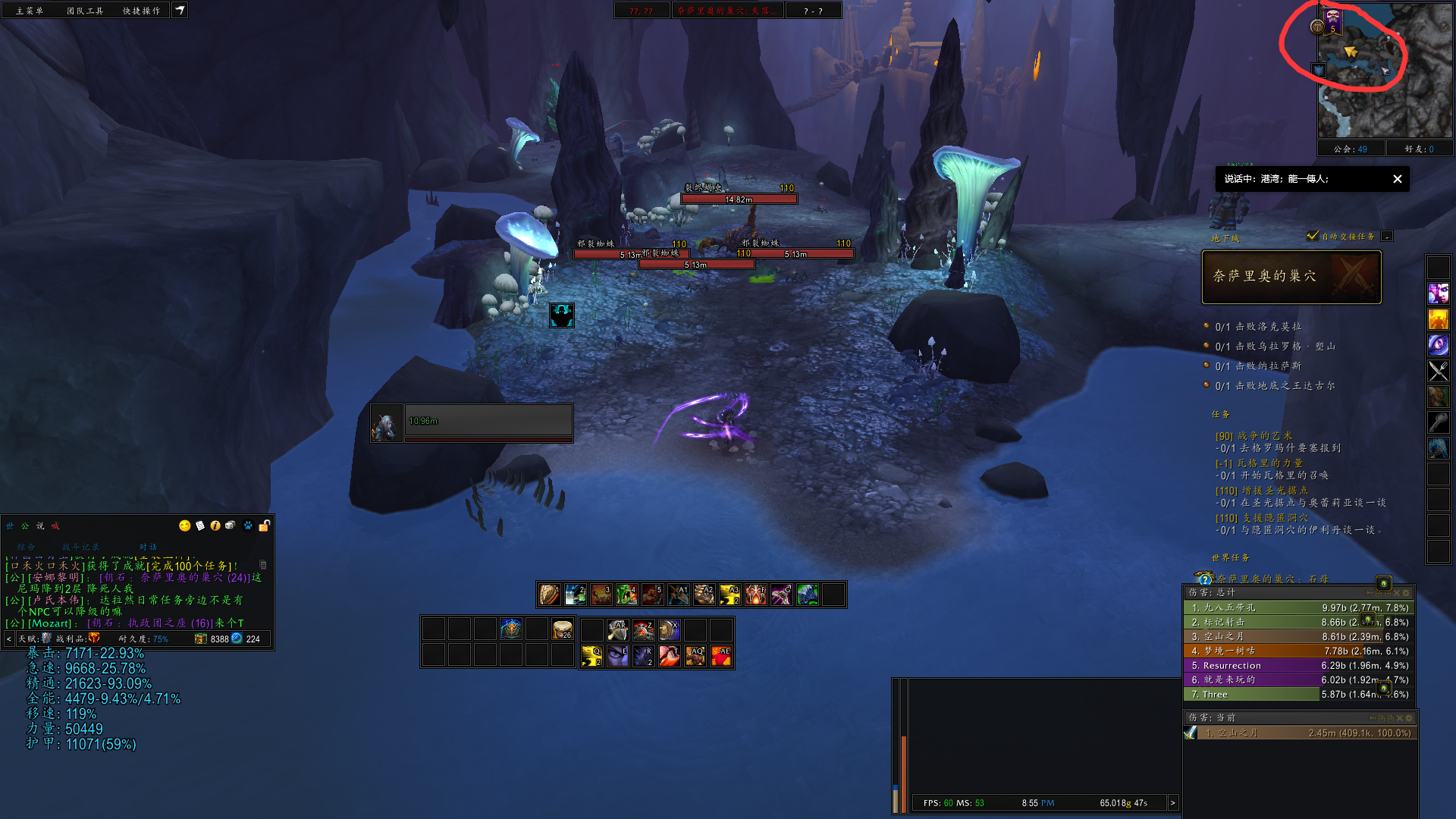Switch to the 对话 chat tab
Screen dimensions: 1456x819
coord(148,547)
